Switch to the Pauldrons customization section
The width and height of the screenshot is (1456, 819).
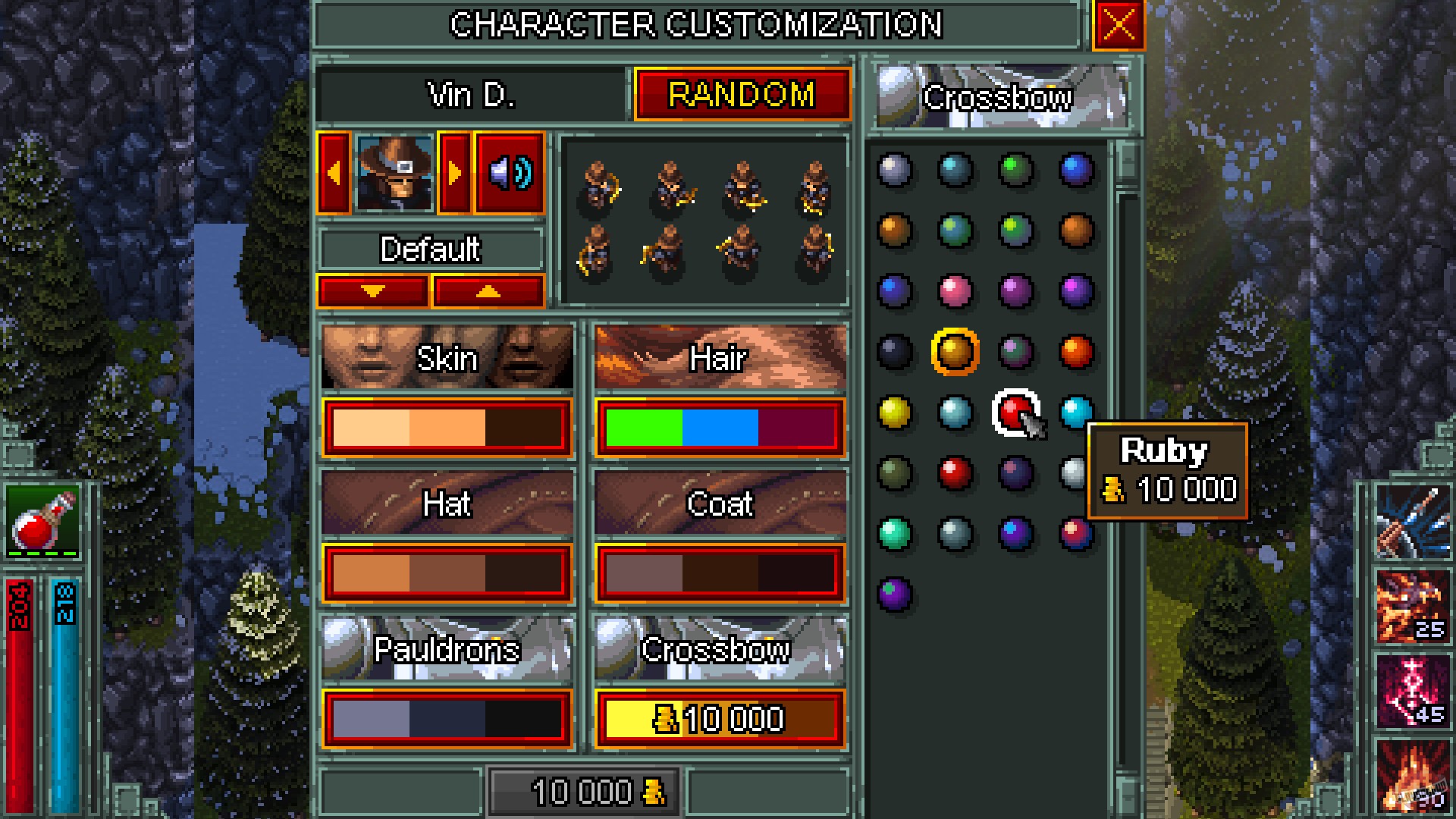tap(447, 648)
